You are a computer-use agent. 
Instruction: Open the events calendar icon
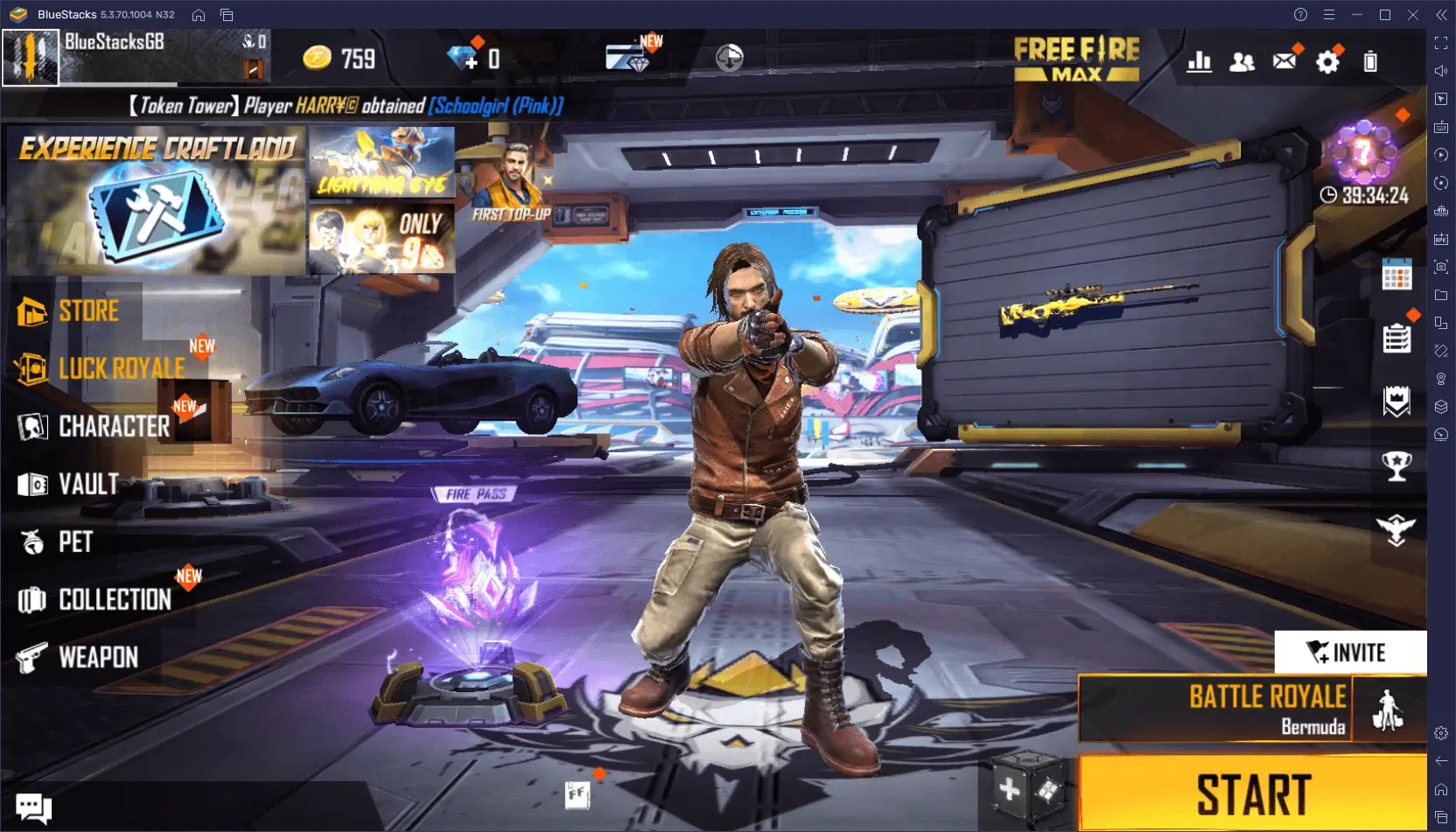coord(1396,275)
